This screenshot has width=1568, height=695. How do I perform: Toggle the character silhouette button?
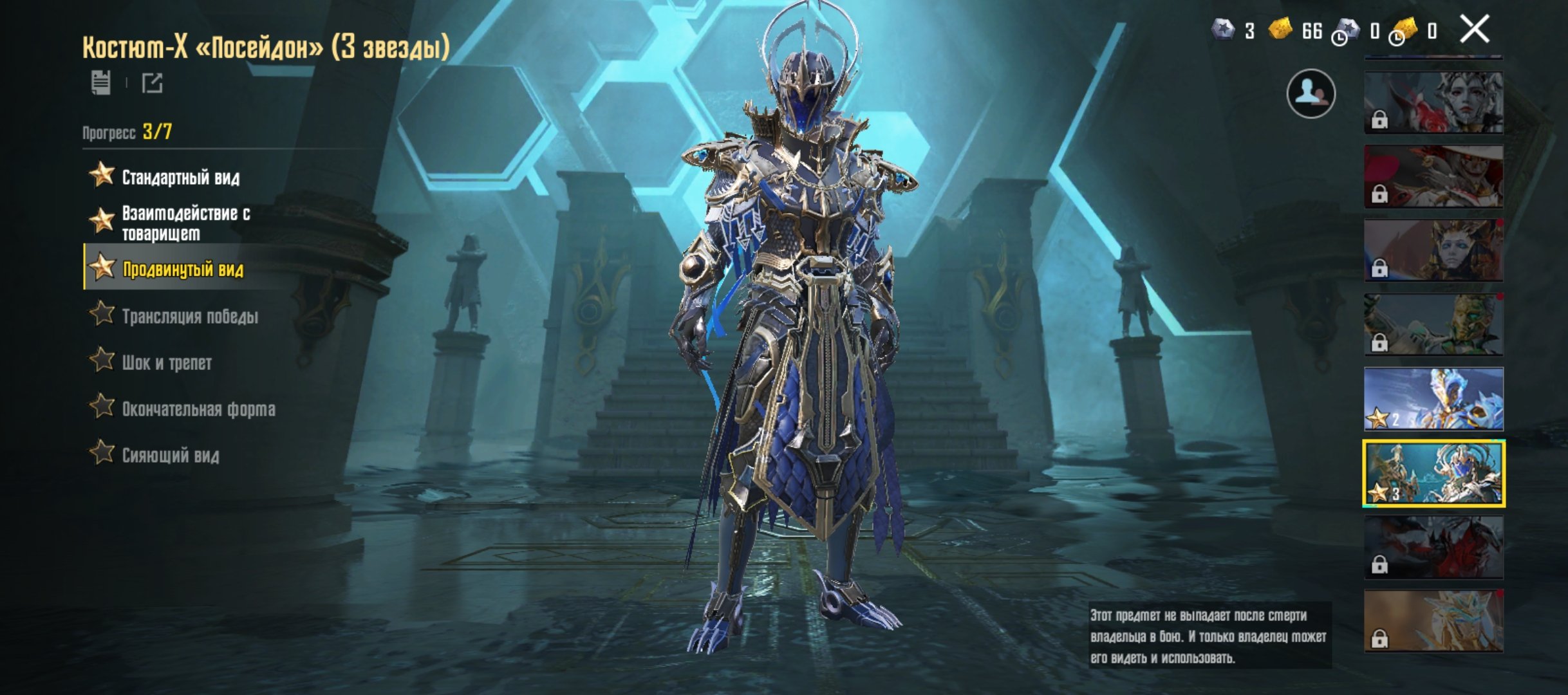pyautogui.click(x=1311, y=94)
